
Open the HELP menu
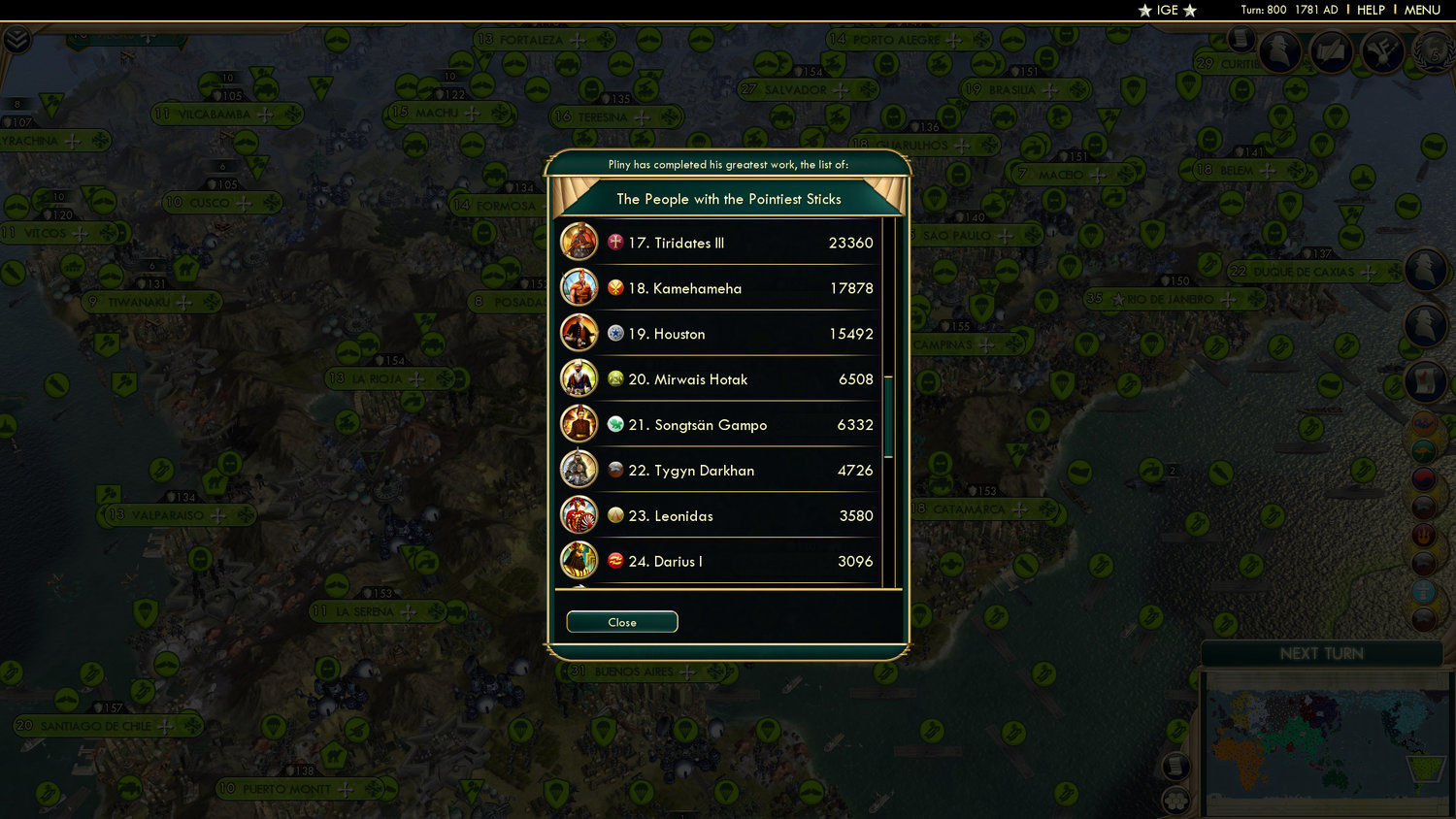coord(1372,10)
